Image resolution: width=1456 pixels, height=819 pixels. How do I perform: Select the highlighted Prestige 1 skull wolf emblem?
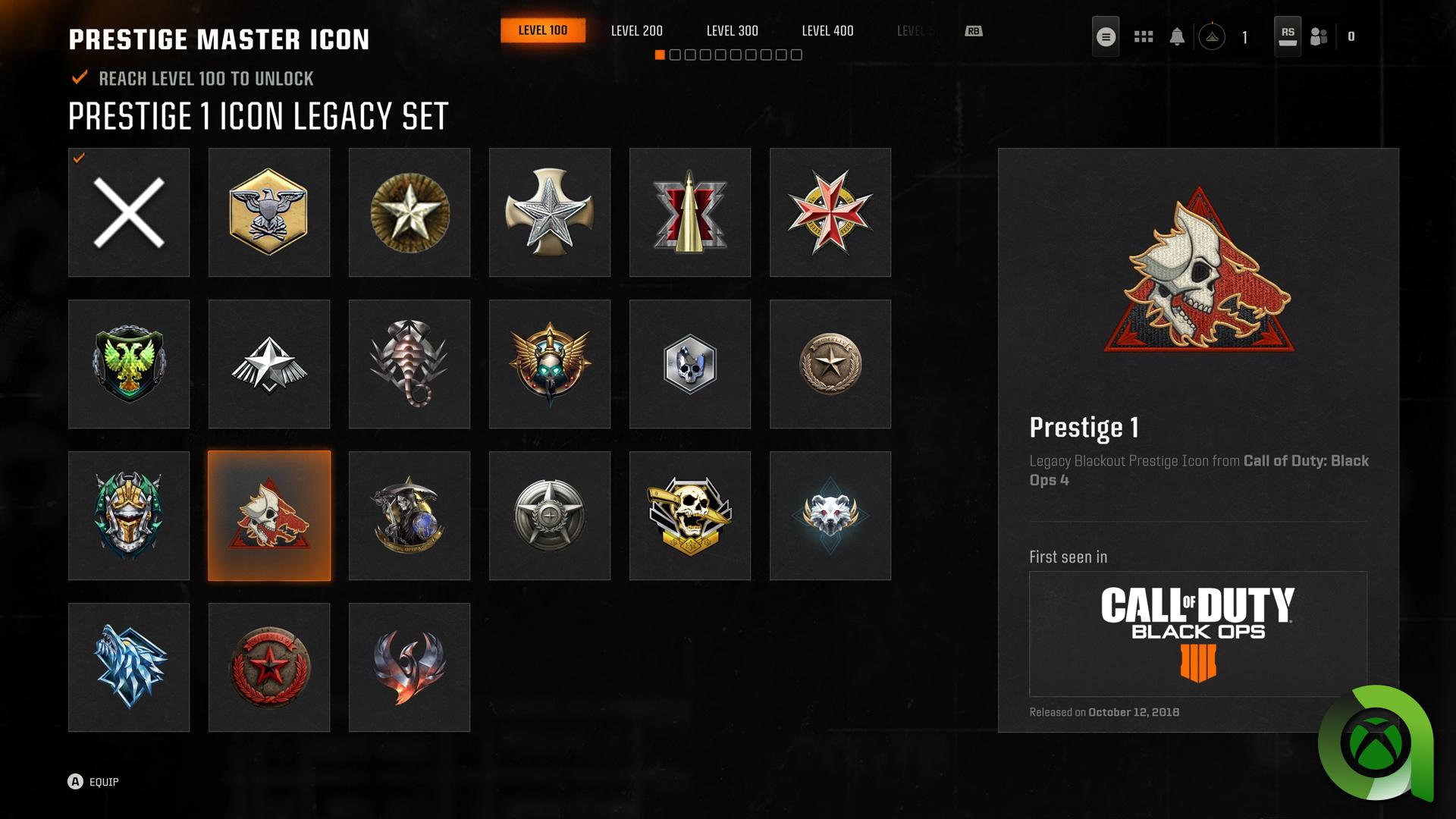pos(269,515)
